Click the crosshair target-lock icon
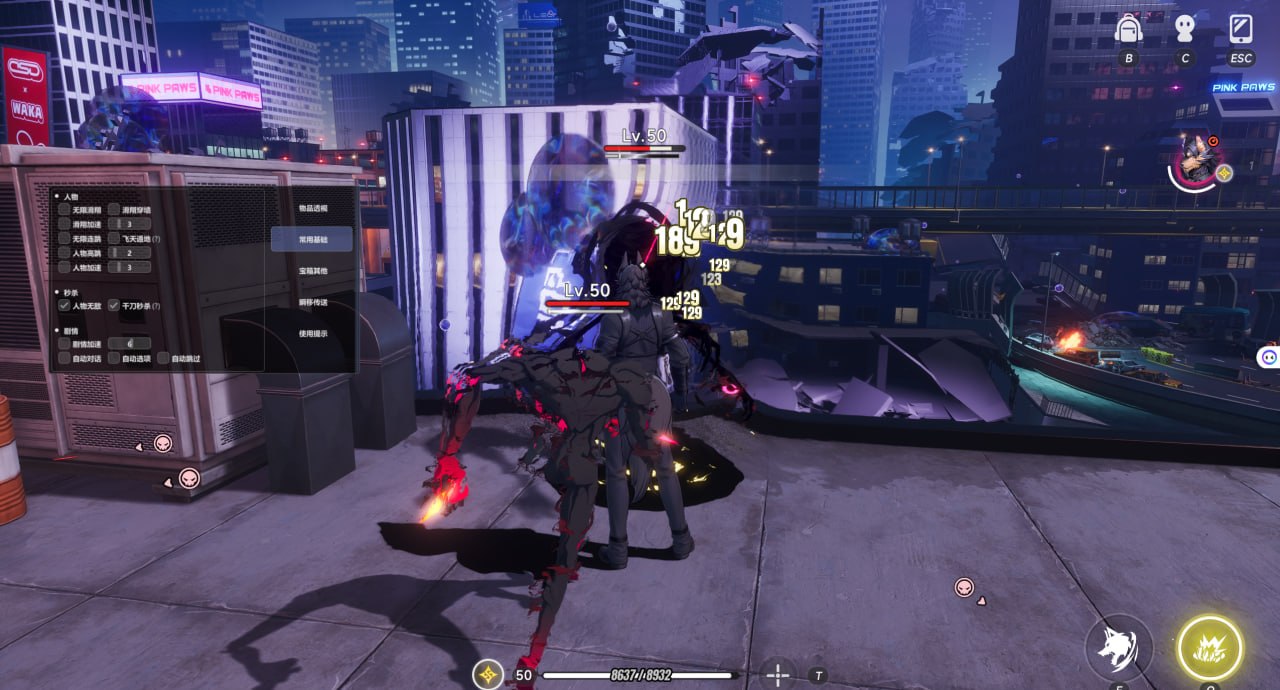The width and height of the screenshot is (1280, 690). coord(777,675)
